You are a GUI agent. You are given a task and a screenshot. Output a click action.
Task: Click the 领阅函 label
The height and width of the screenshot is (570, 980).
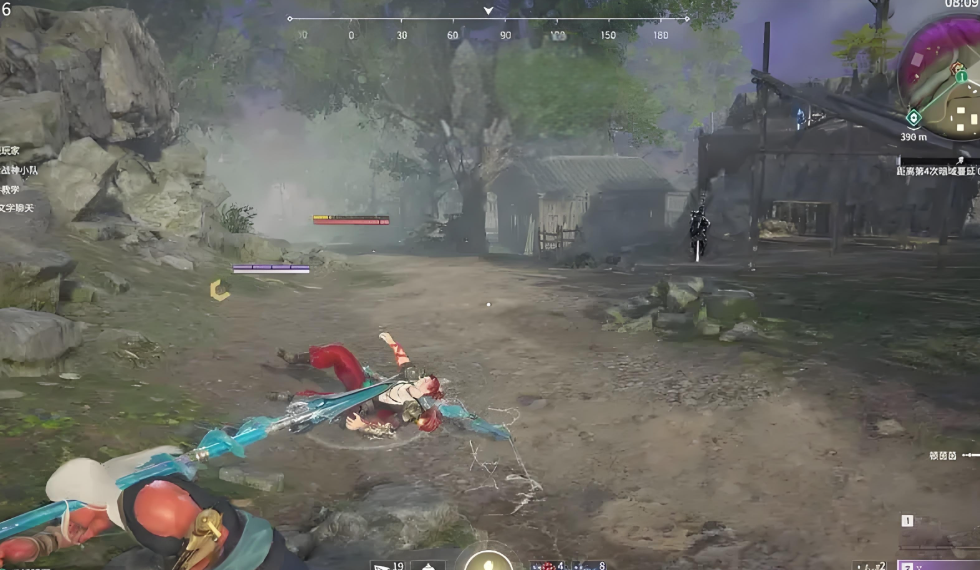pos(943,455)
